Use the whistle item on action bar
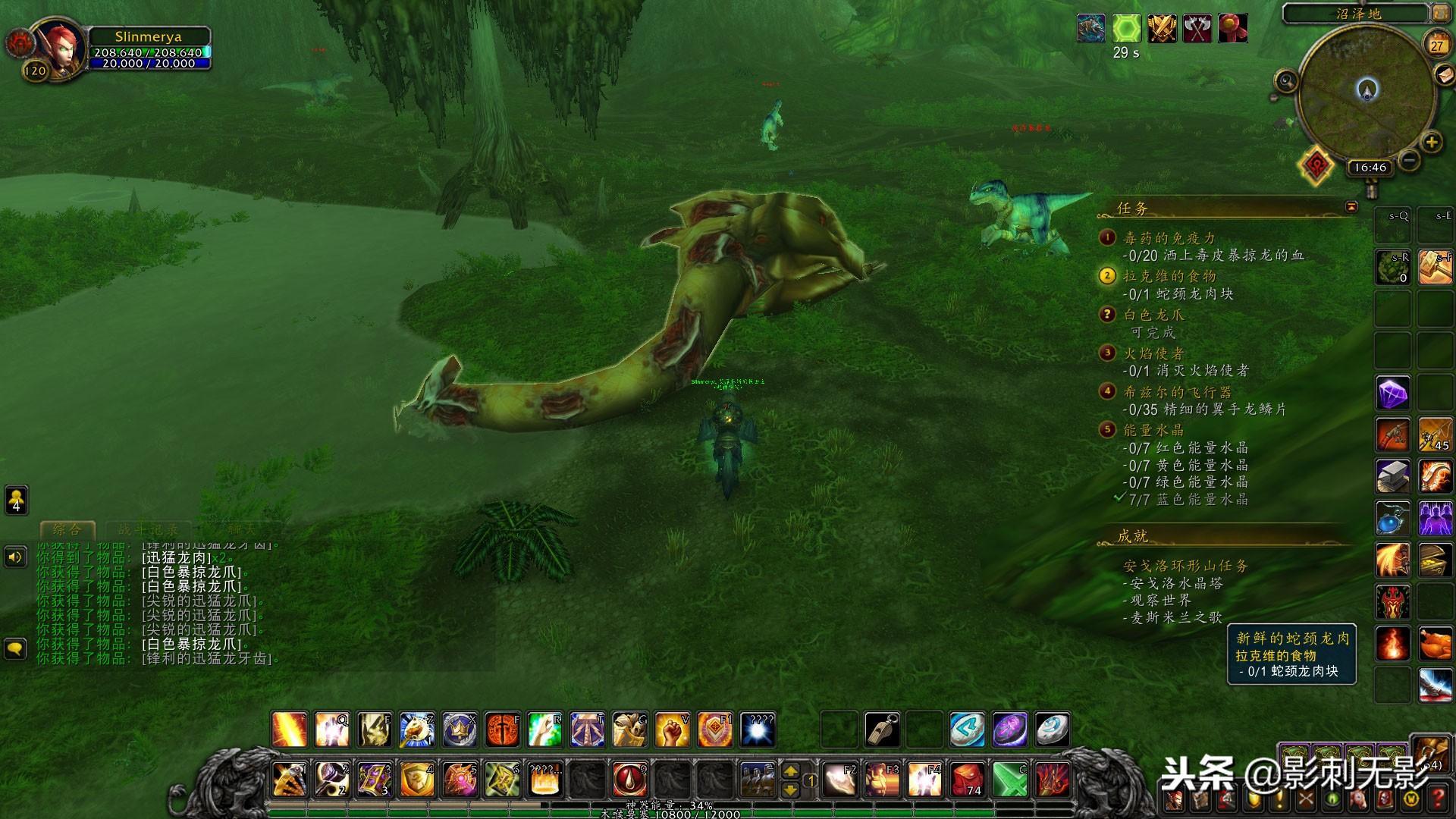Screen dimensions: 1456x819 [882, 730]
